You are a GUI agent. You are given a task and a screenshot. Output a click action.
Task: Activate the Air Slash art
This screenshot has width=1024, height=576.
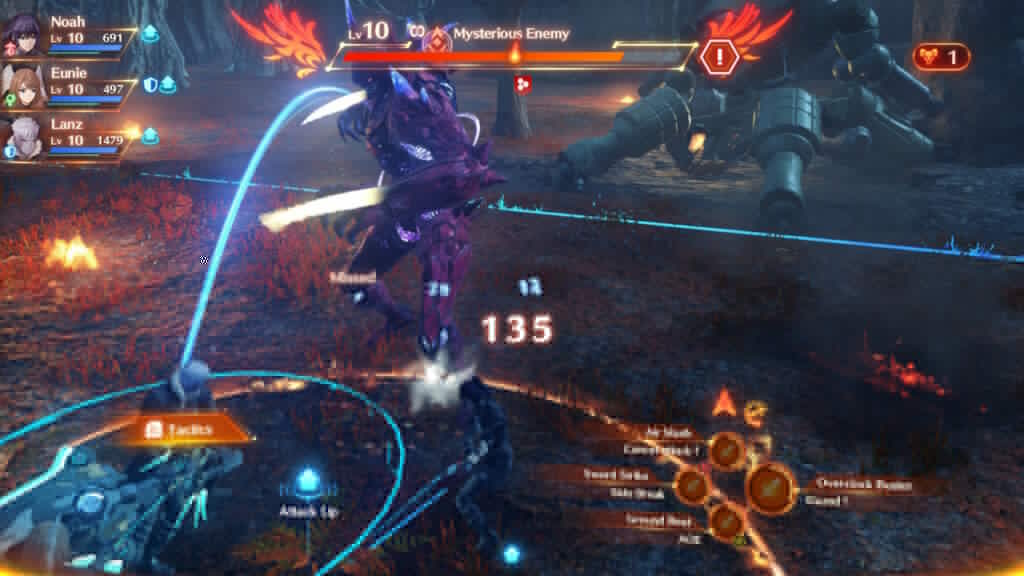point(726,449)
